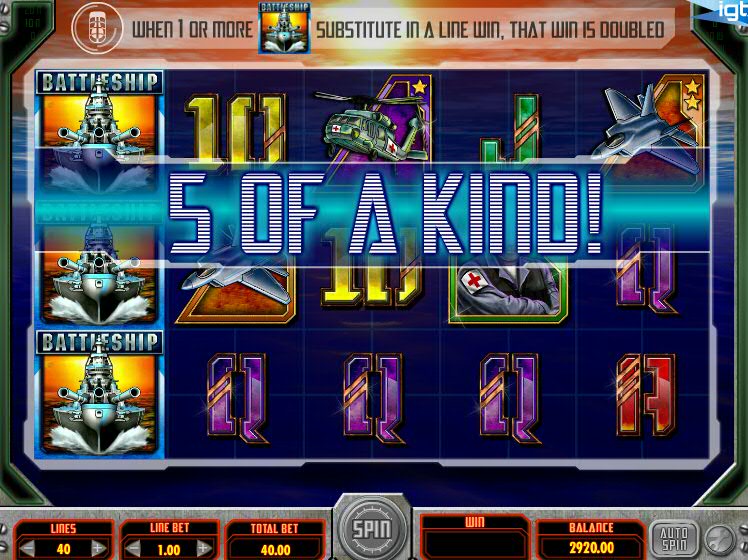Raise the Line Bet amount

pyautogui.click(x=203, y=549)
